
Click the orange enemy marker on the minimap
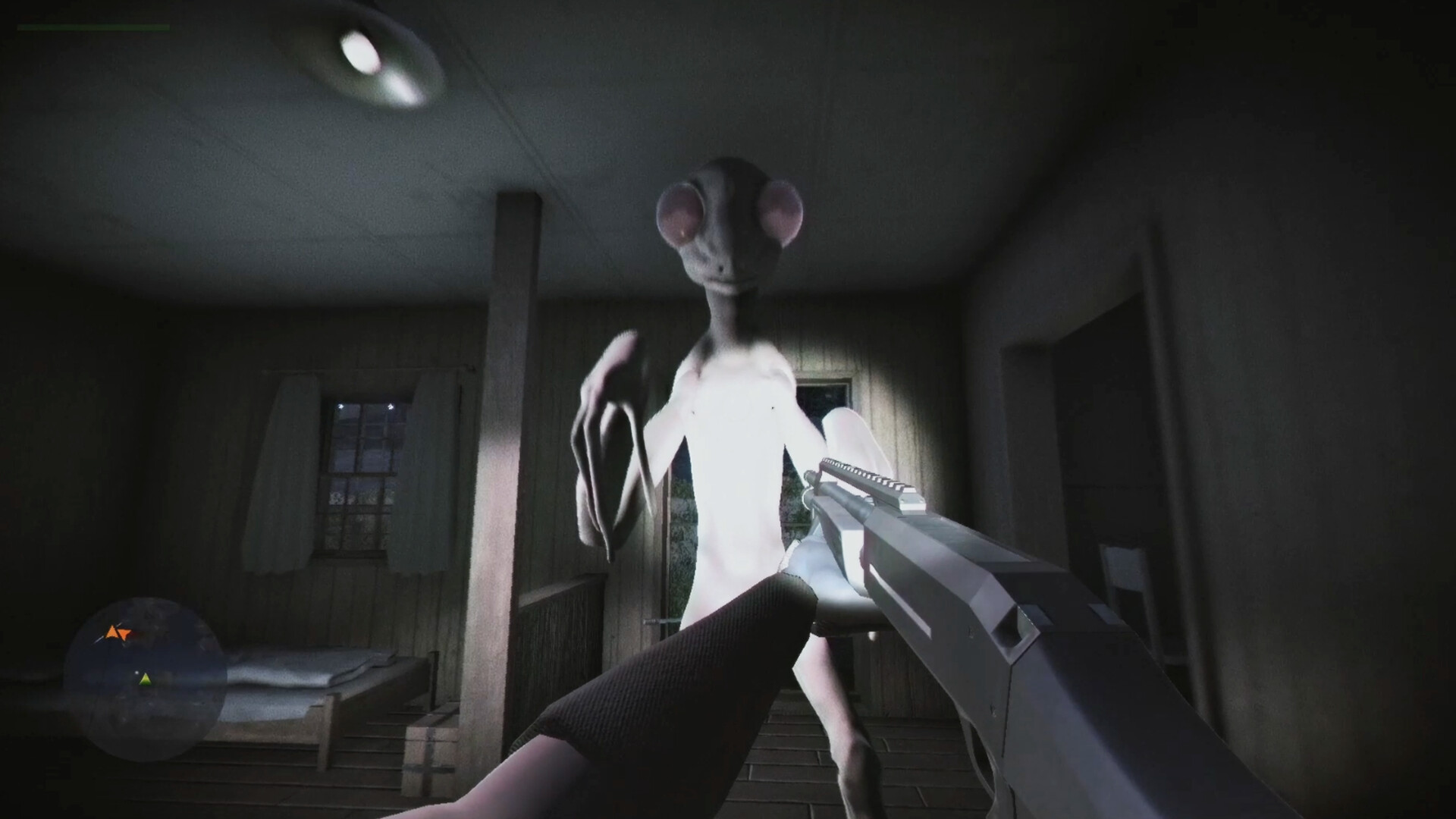coord(111,632)
